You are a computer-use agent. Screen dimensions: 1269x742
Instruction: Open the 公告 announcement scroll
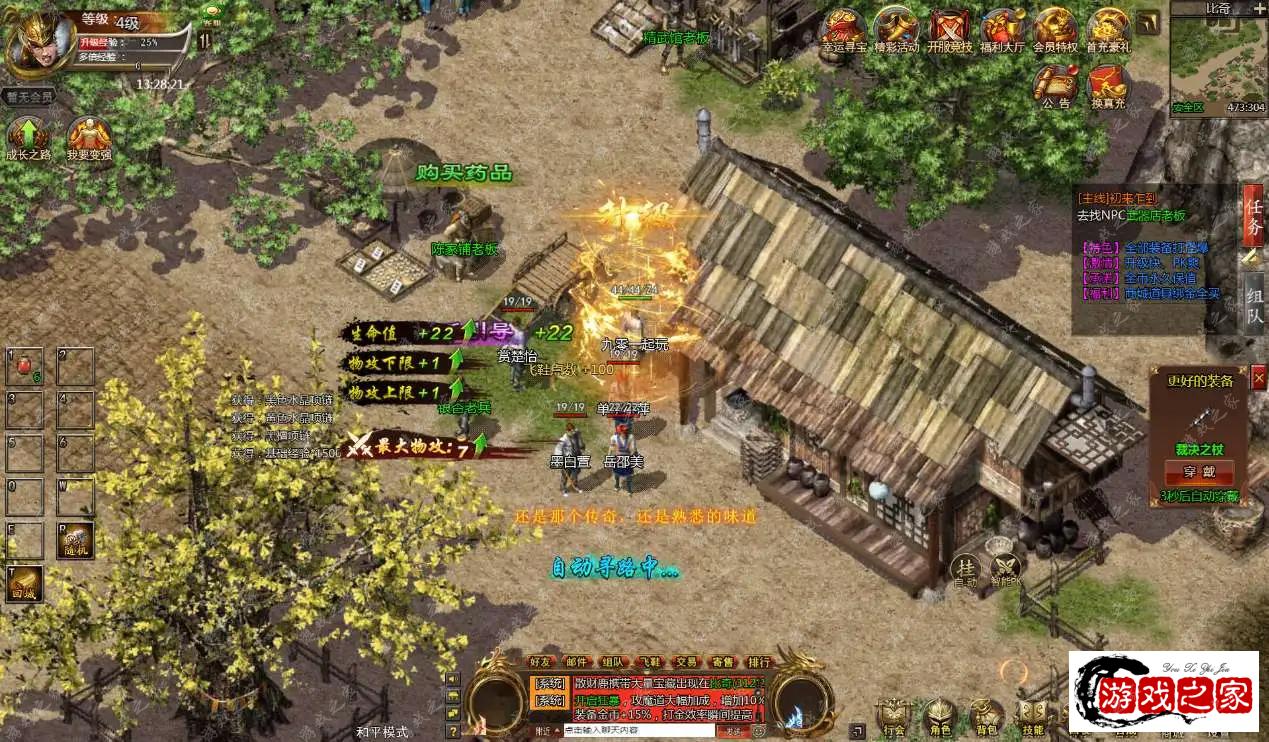coord(1055,85)
